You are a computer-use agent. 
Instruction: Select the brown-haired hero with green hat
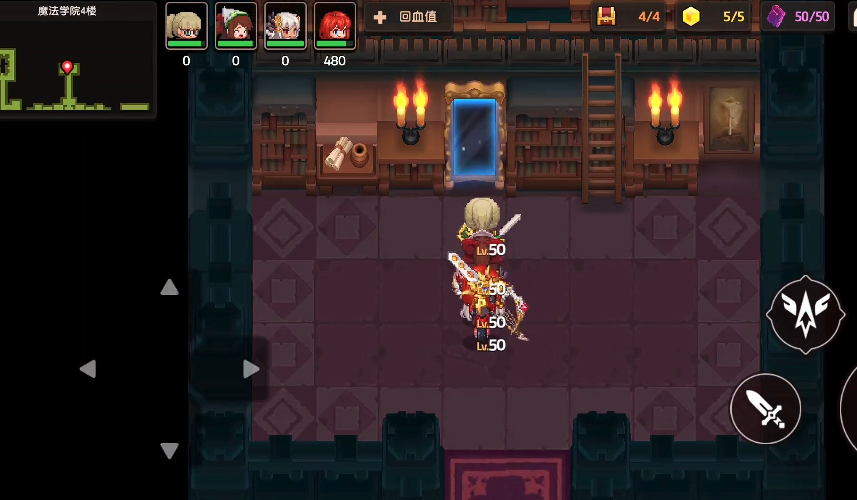click(236, 26)
